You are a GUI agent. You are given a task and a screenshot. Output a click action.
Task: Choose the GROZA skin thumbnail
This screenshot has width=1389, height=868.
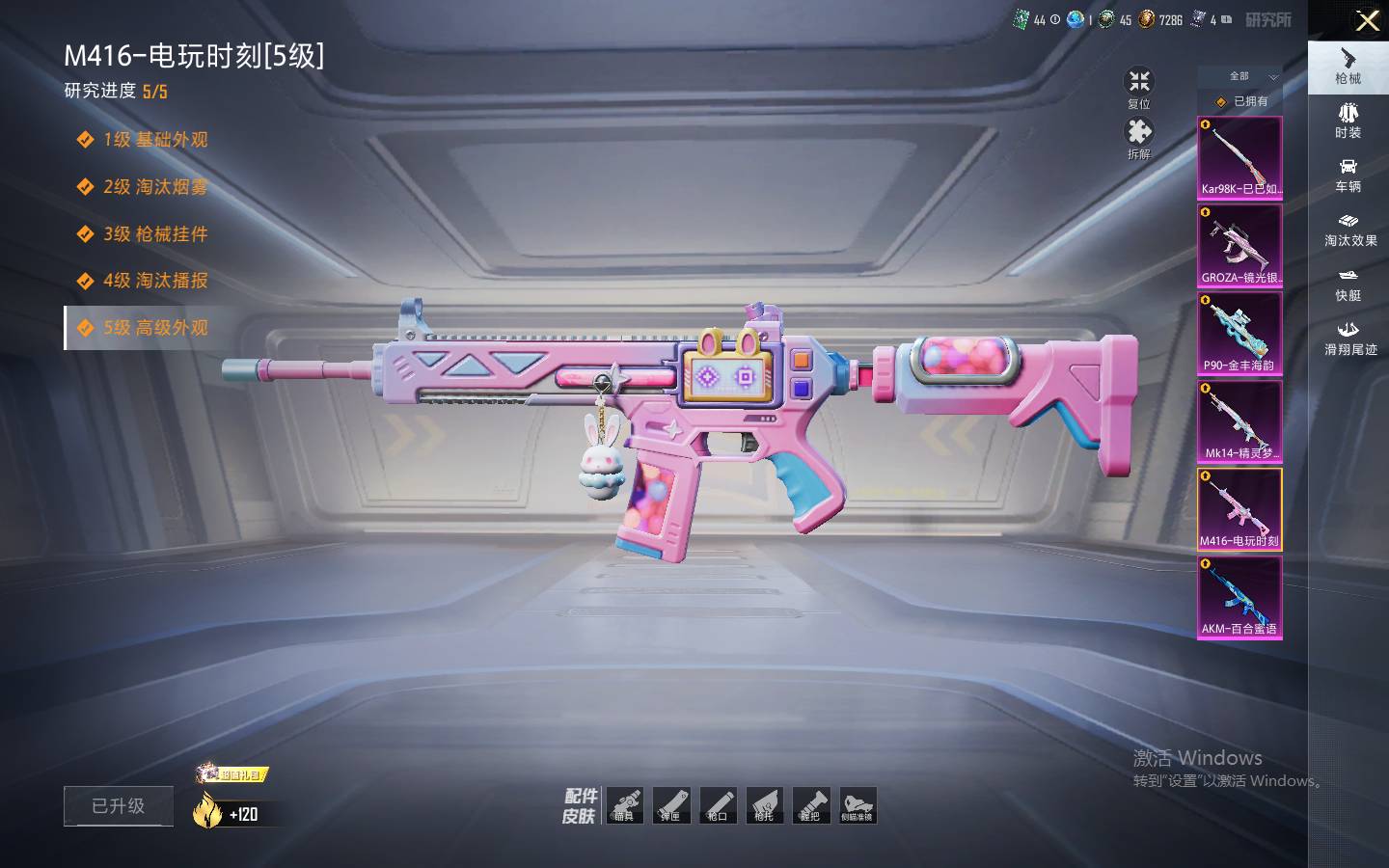pyautogui.click(x=1239, y=246)
